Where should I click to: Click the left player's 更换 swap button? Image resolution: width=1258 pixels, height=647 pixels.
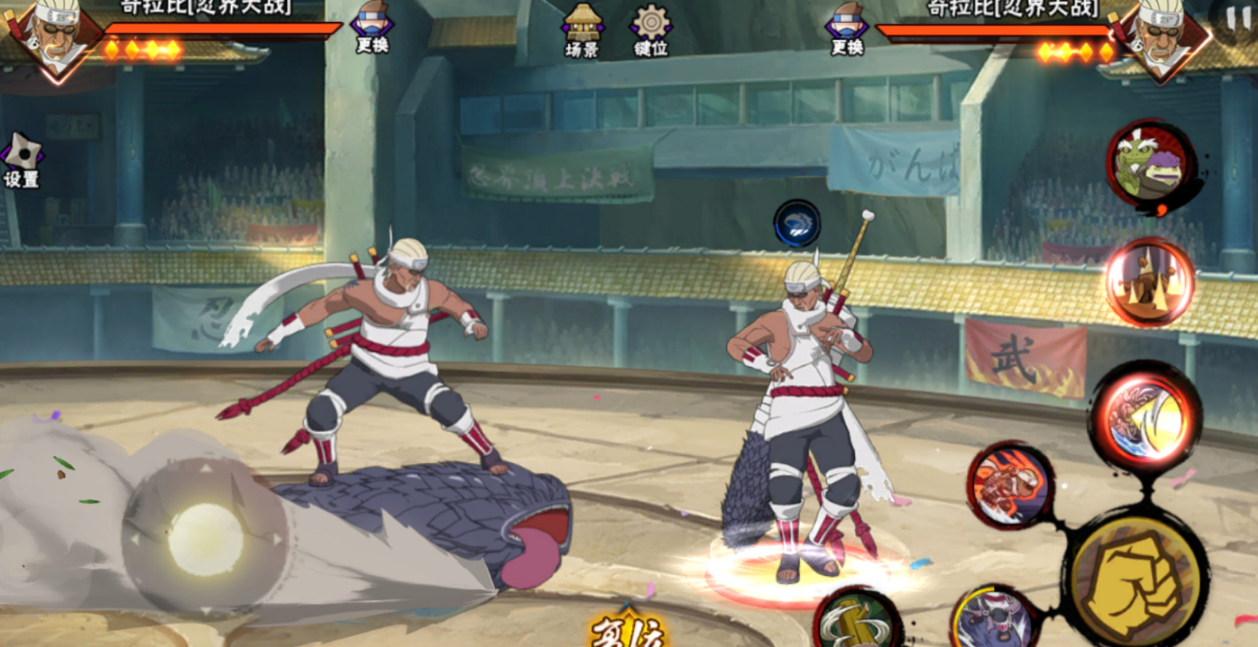(372, 27)
